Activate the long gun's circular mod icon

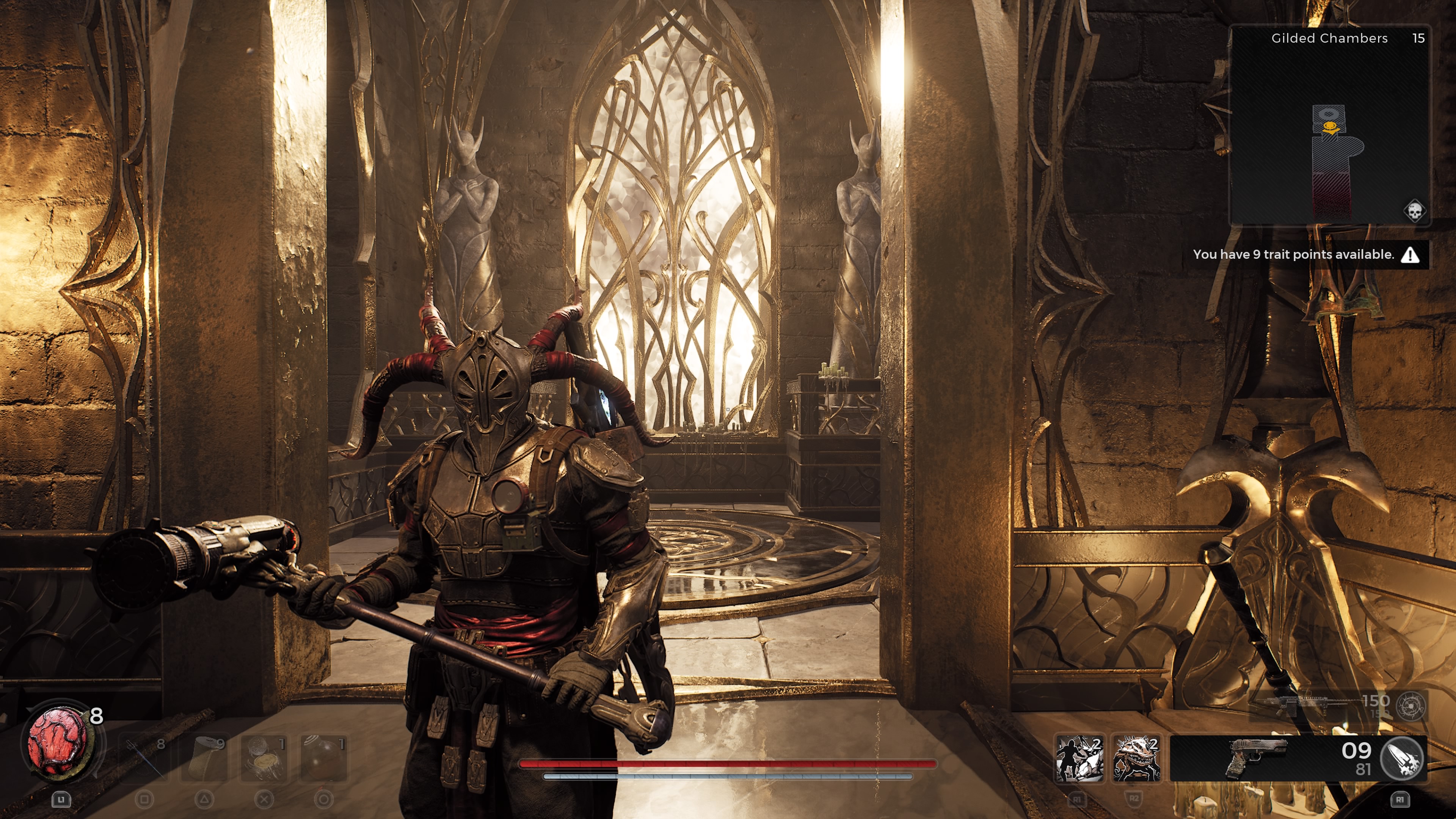point(1411,706)
